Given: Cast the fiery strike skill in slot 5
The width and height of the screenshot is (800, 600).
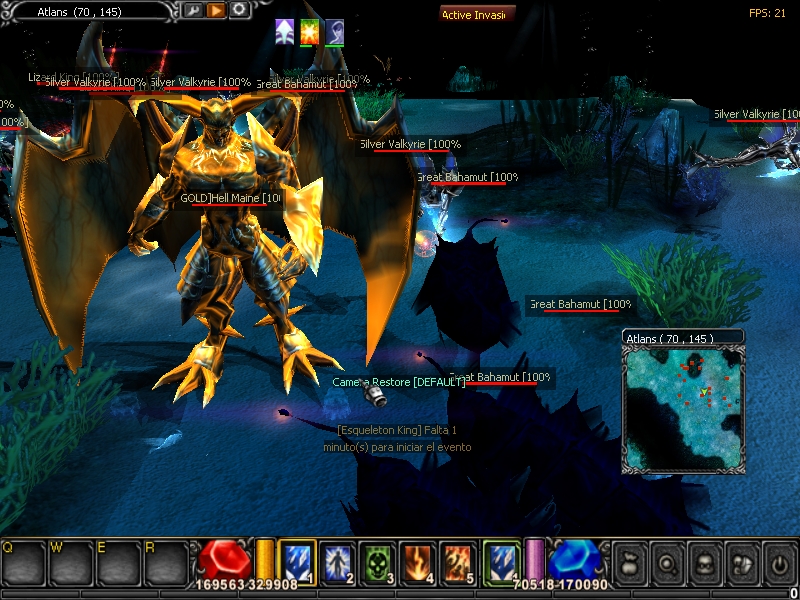Looking at the screenshot, I should click(459, 560).
